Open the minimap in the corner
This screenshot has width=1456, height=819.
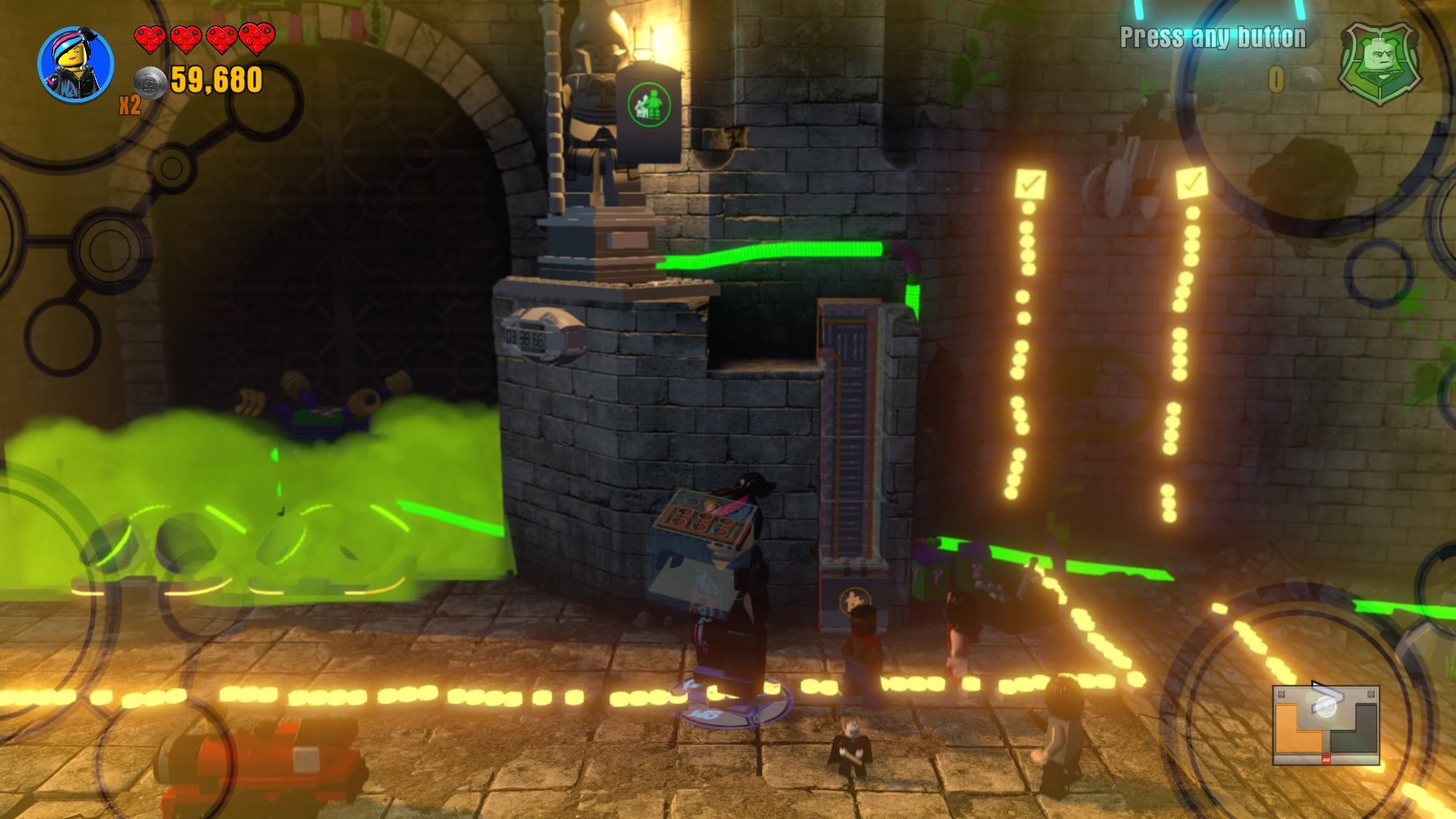tap(1326, 725)
